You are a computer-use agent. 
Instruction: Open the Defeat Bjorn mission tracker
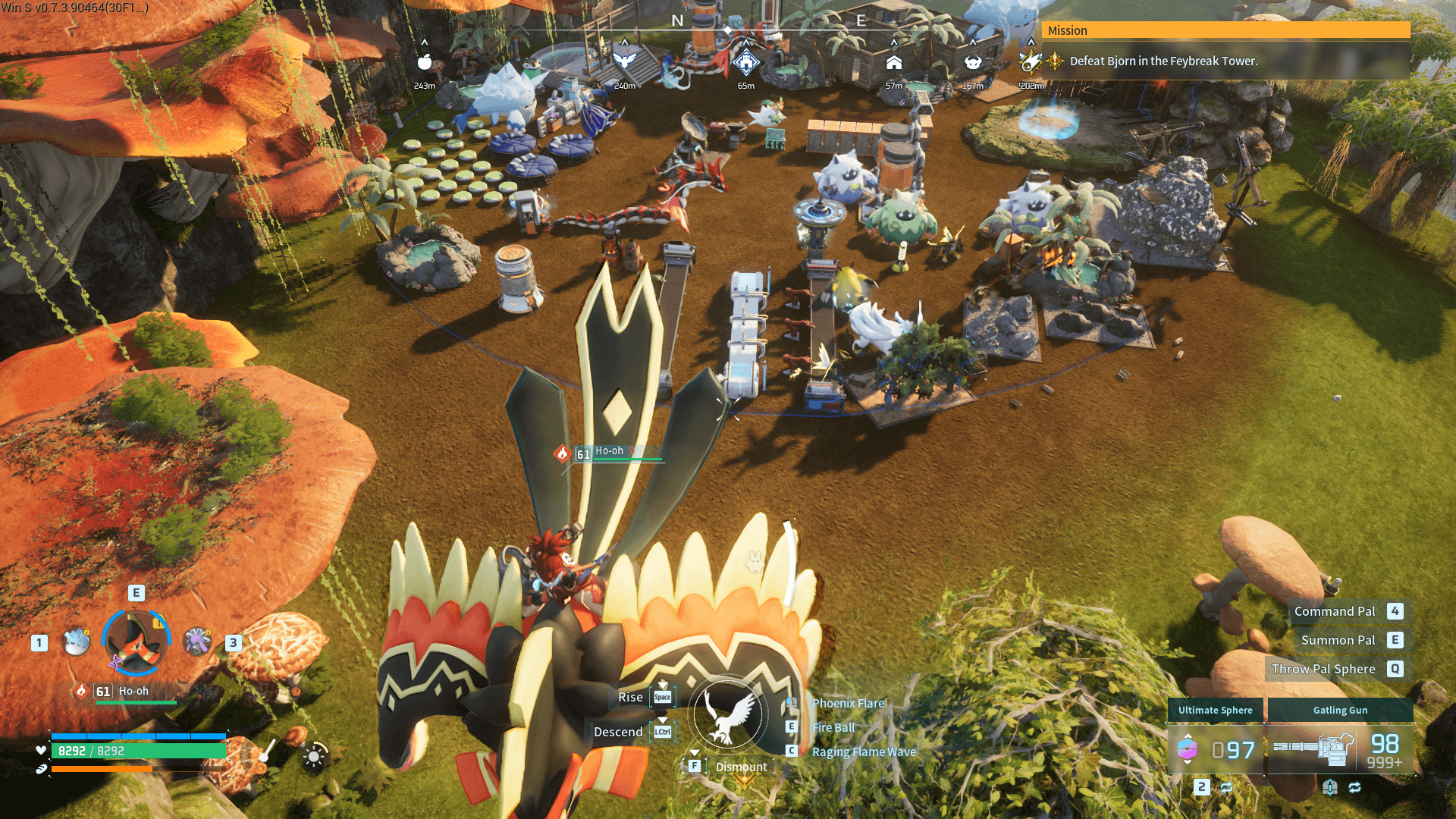(1163, 61)
